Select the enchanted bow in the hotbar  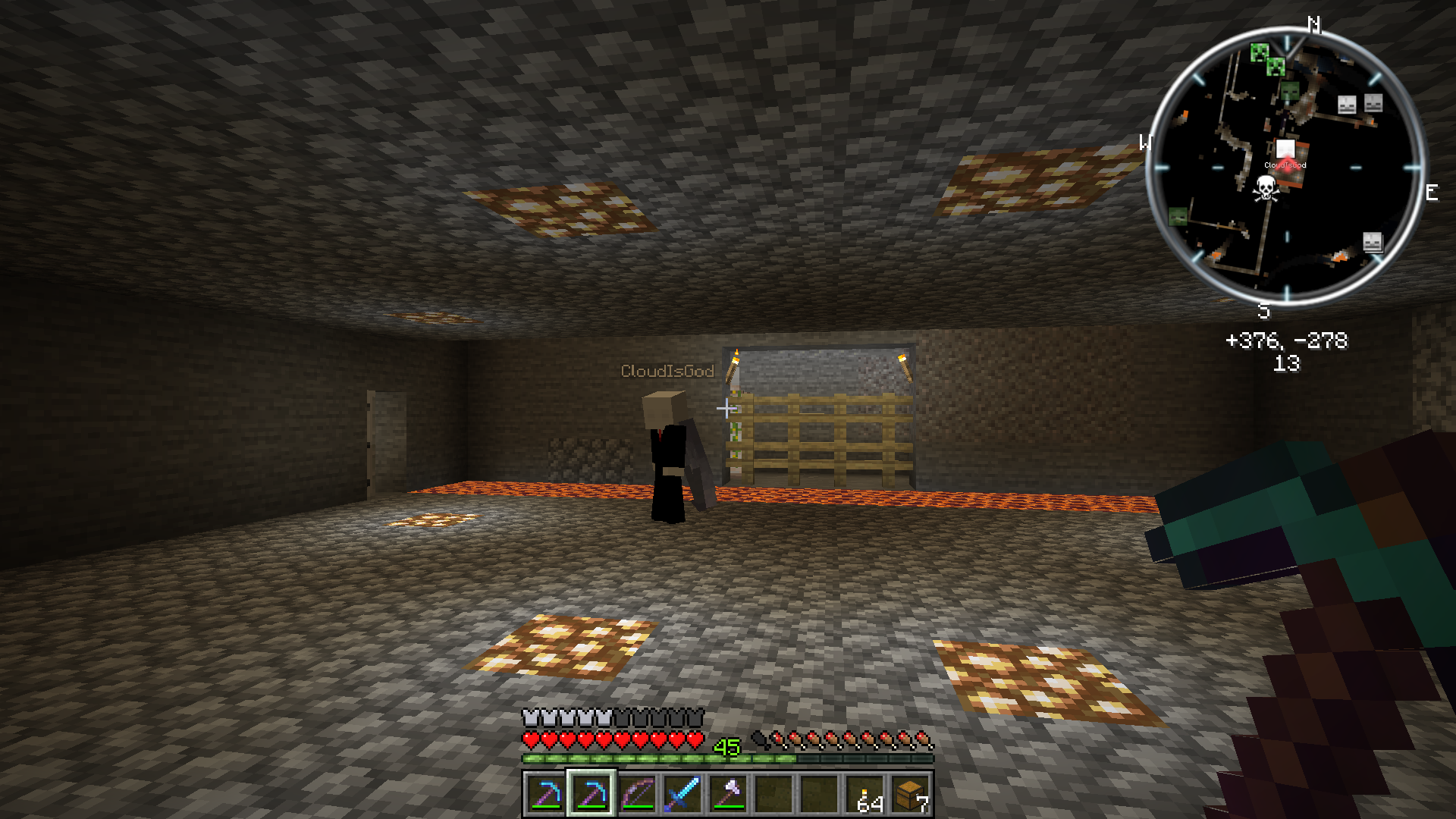coord(637,796)
